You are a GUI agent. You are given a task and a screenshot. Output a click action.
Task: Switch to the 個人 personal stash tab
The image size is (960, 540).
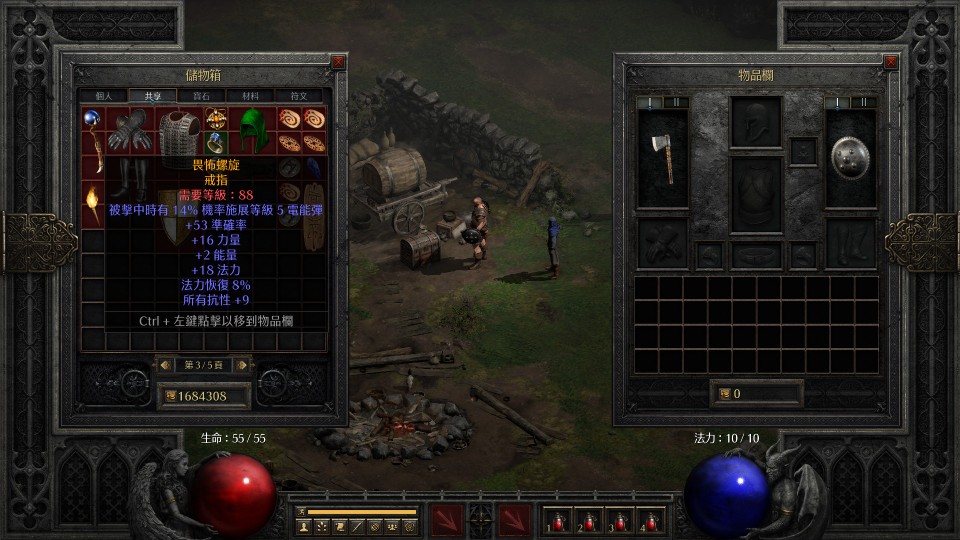(104, 96)
